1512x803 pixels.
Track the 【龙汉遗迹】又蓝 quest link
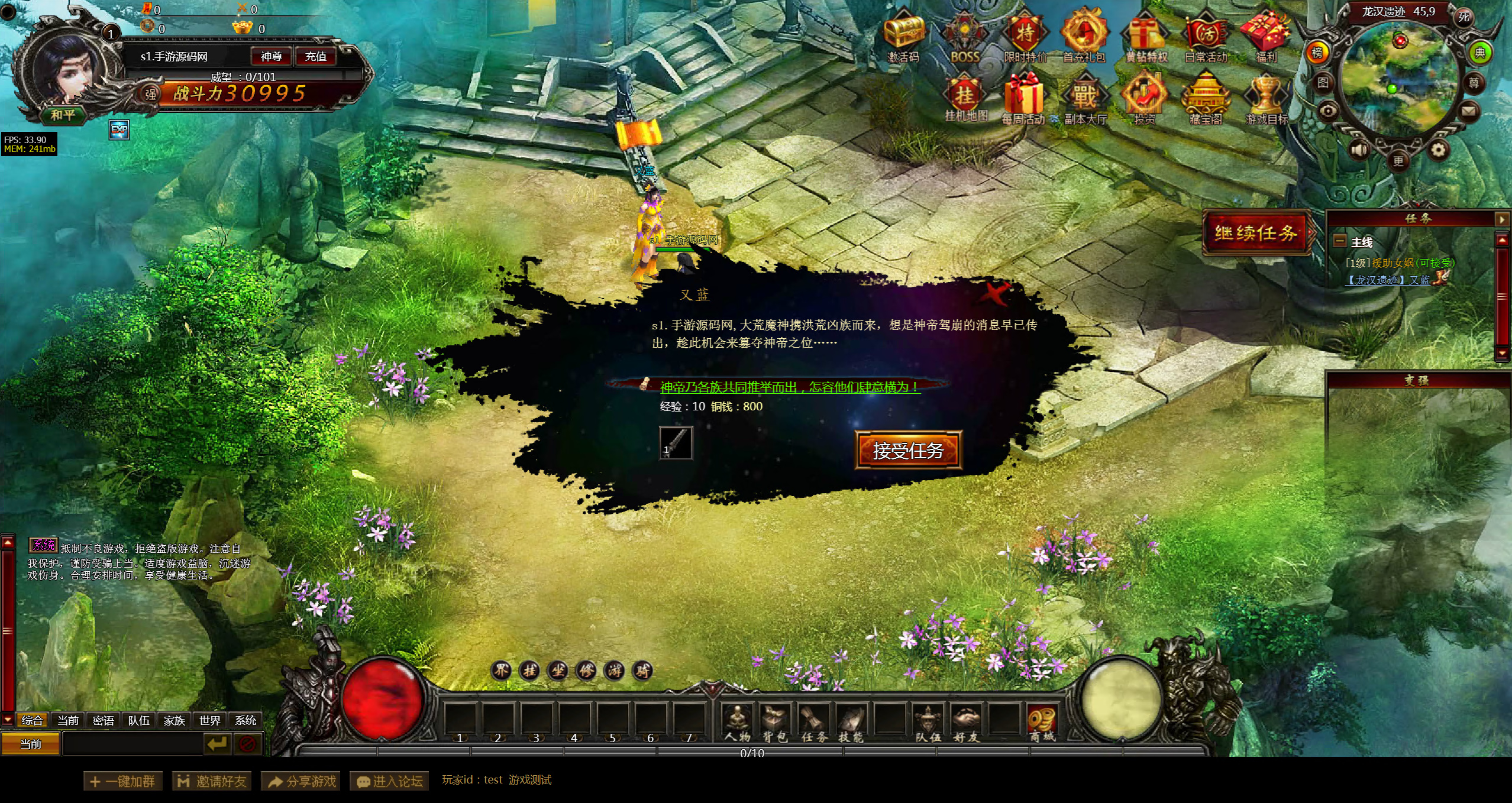point(1387,280)
